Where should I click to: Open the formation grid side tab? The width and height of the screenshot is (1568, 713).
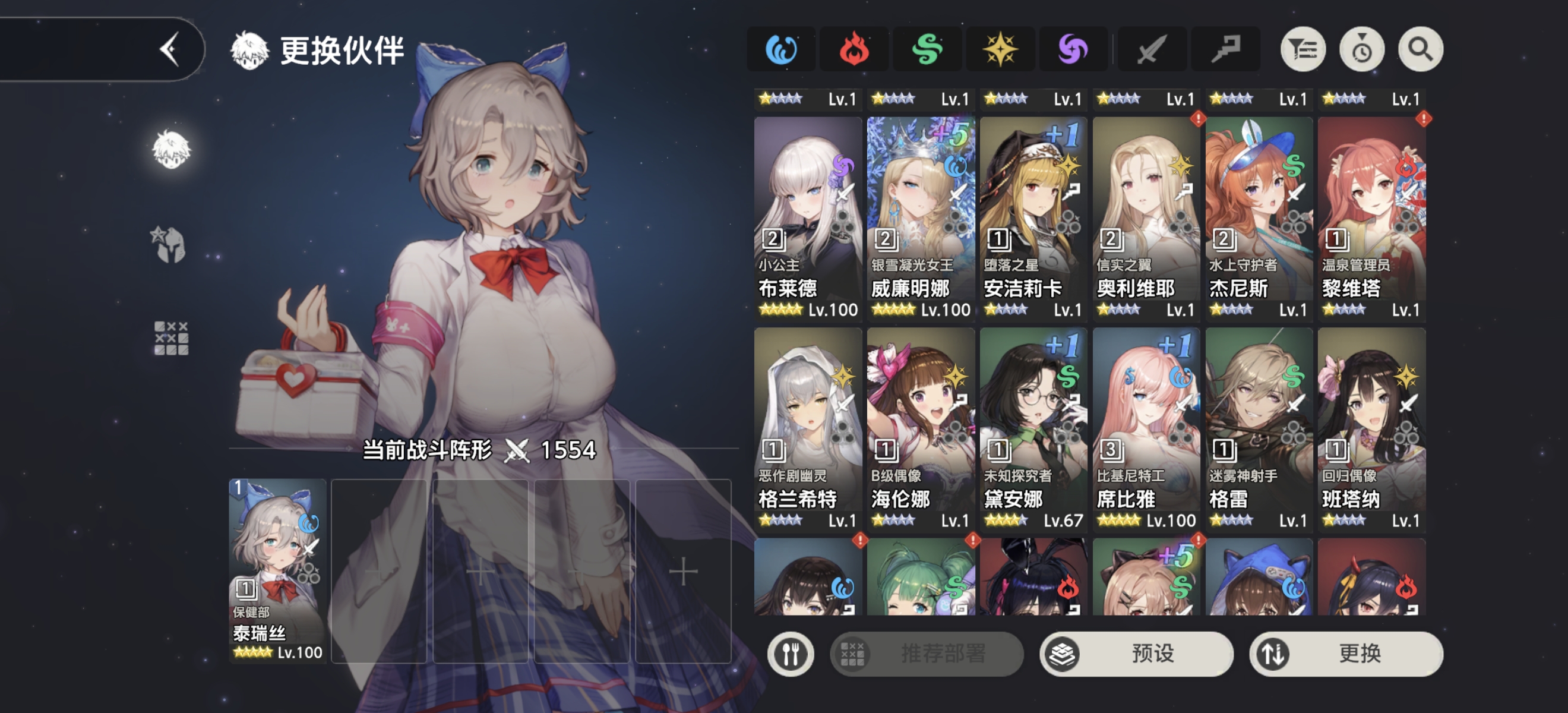171,339
